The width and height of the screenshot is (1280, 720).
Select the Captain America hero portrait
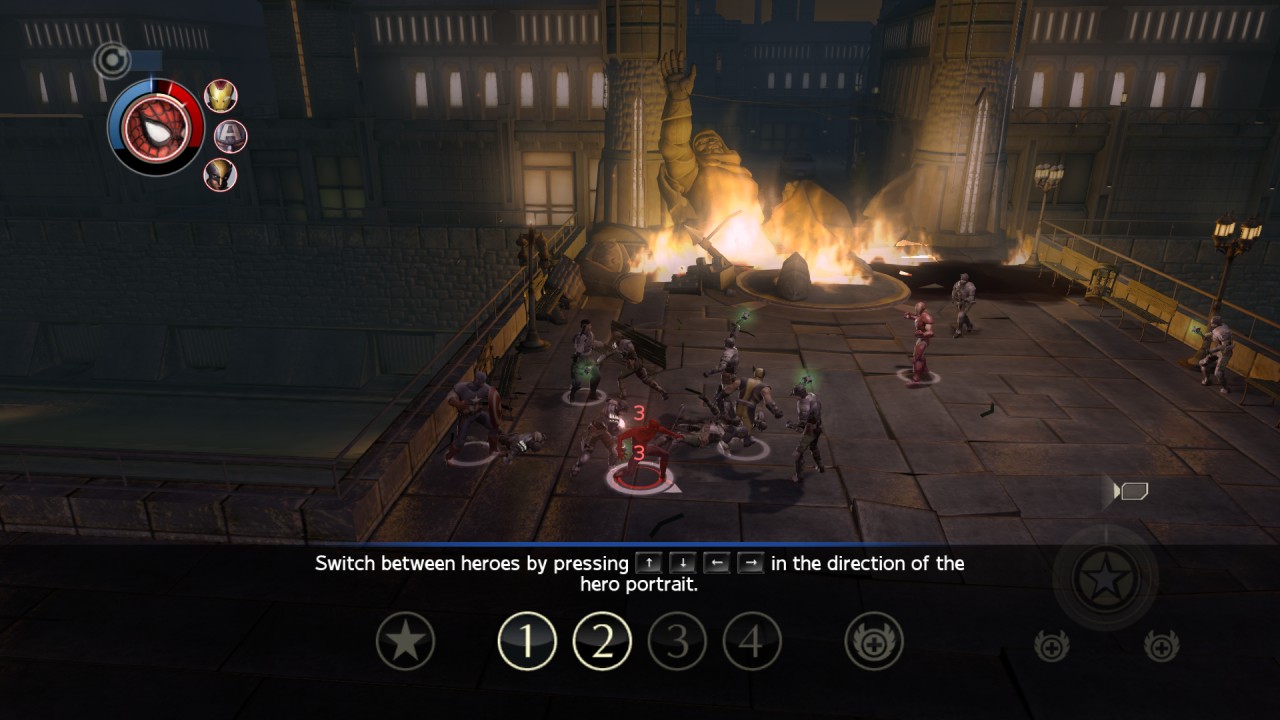[x=230, y=135]
